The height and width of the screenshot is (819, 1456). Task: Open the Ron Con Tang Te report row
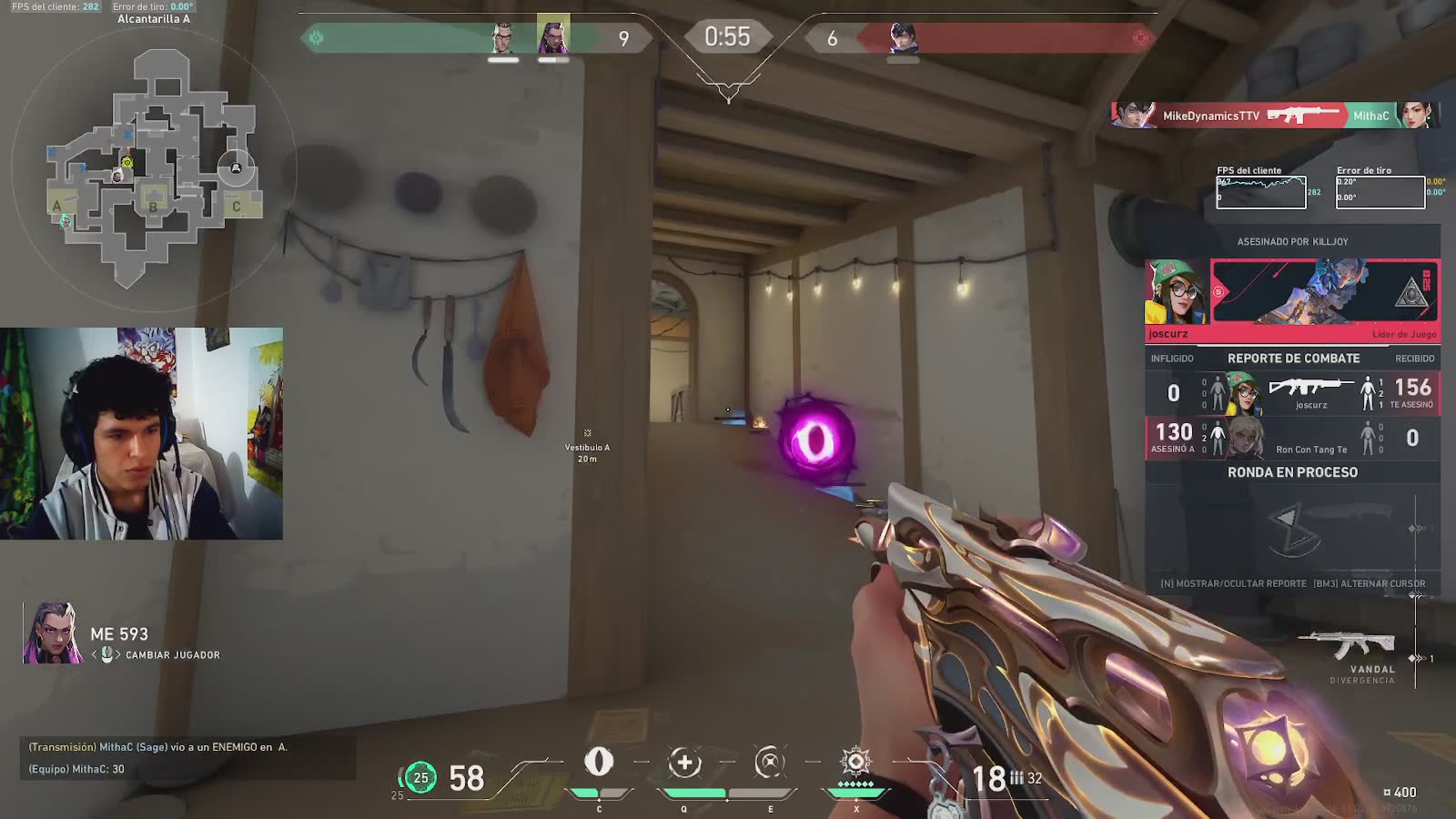point(1292,439)
